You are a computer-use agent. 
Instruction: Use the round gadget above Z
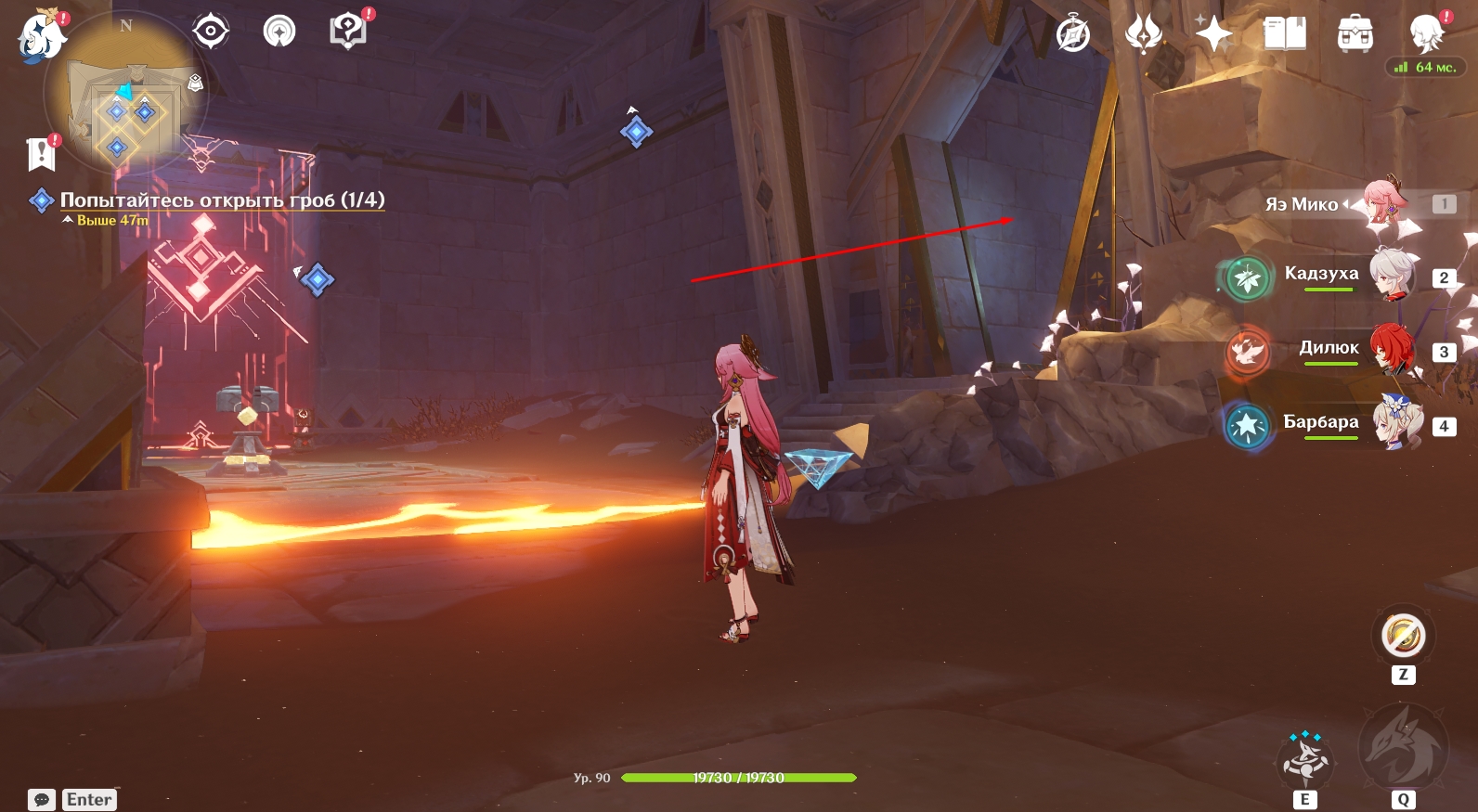click(x=1403, y=636)
